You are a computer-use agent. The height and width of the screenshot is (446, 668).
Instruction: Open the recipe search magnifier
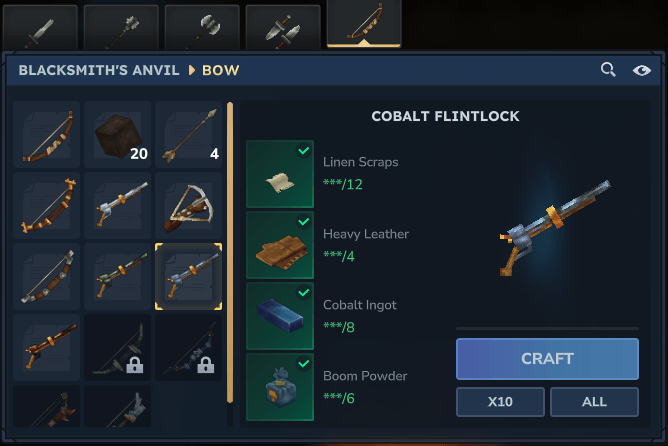[608, 70]
